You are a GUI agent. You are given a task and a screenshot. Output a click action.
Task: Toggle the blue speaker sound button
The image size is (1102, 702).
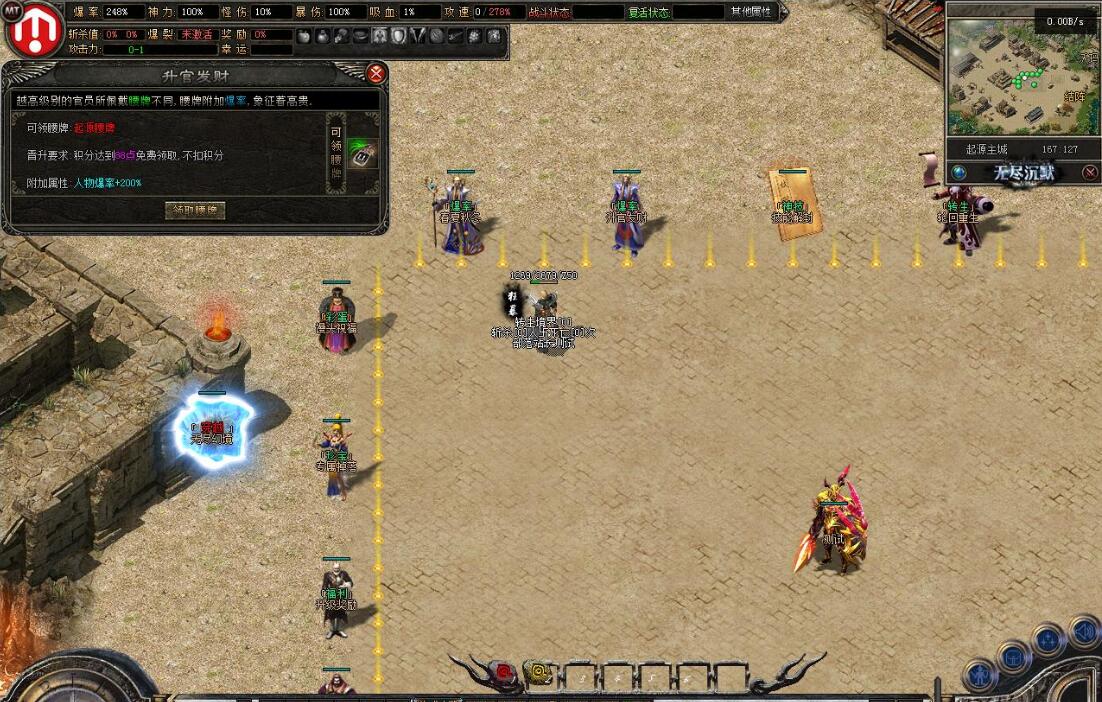(1083, 632)
